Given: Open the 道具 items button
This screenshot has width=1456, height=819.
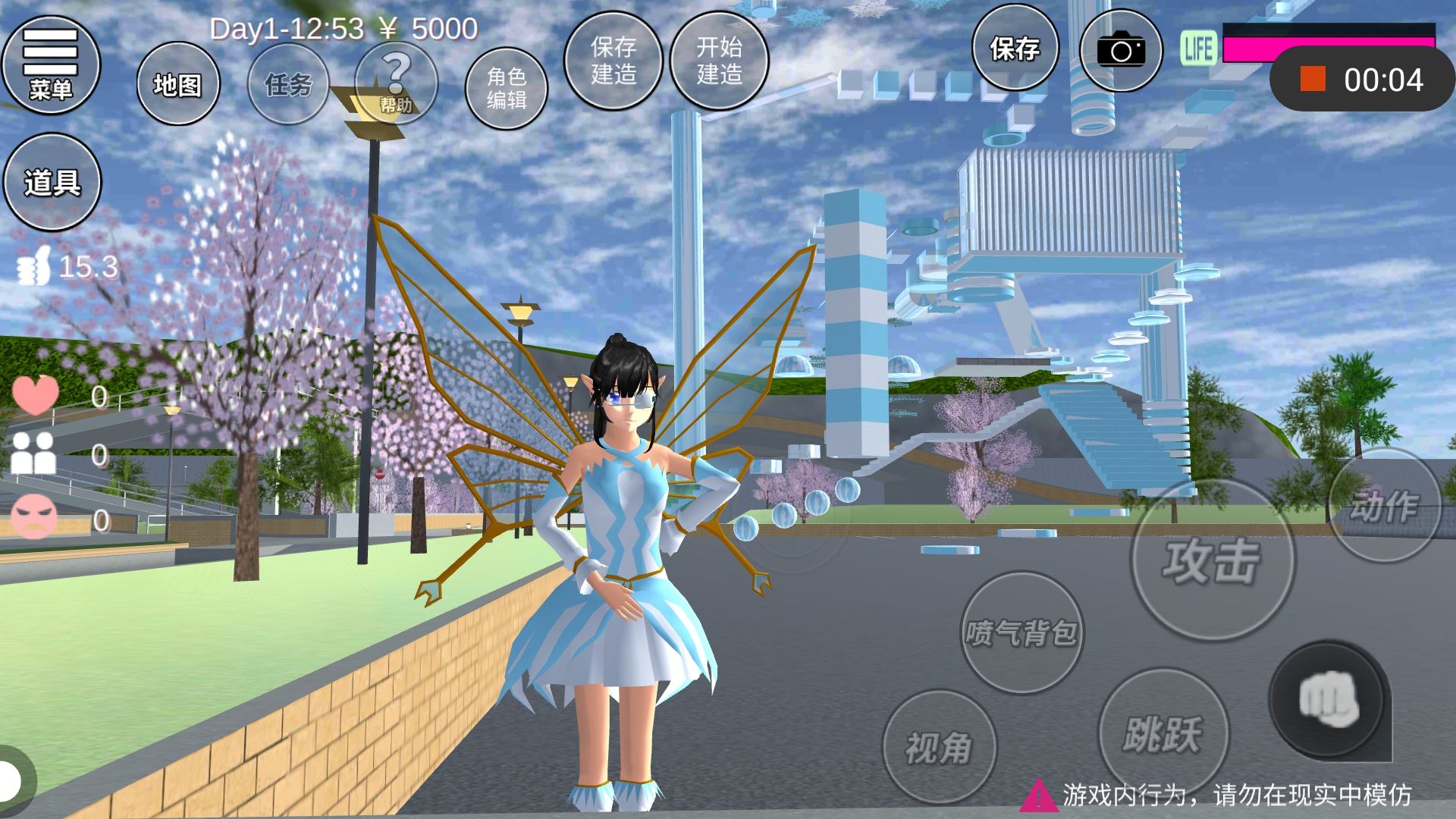Looking at the screenshot, I should (52, 182).
